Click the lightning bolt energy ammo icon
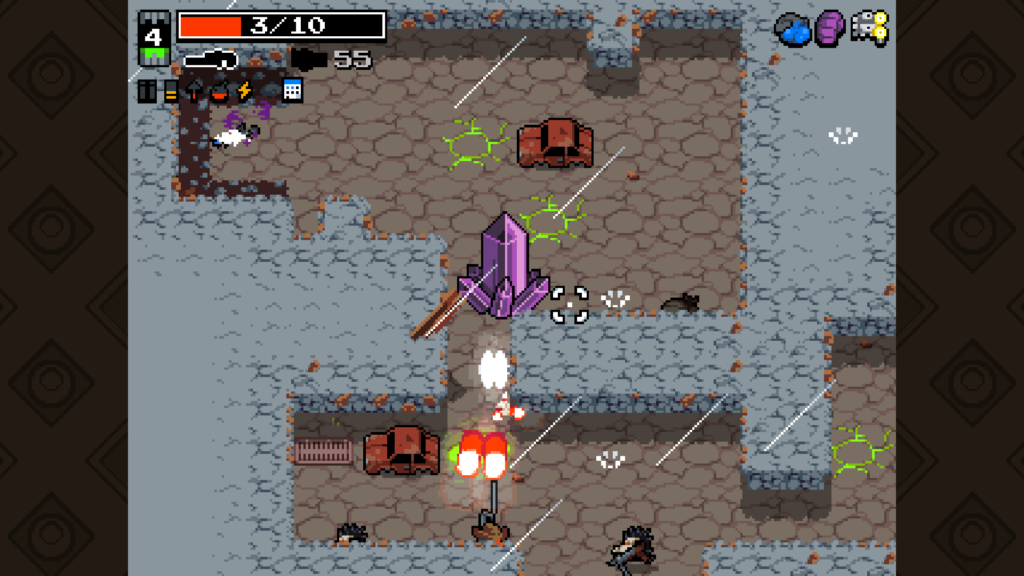 pos(243,91)
